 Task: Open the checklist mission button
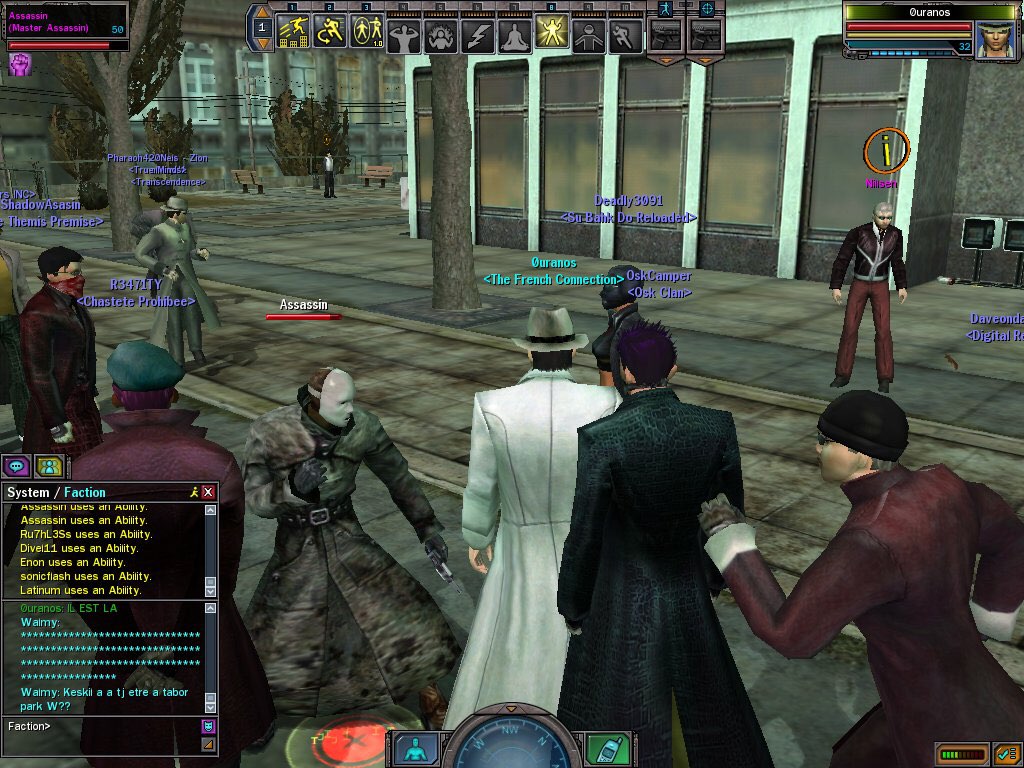click(1007, 753)
